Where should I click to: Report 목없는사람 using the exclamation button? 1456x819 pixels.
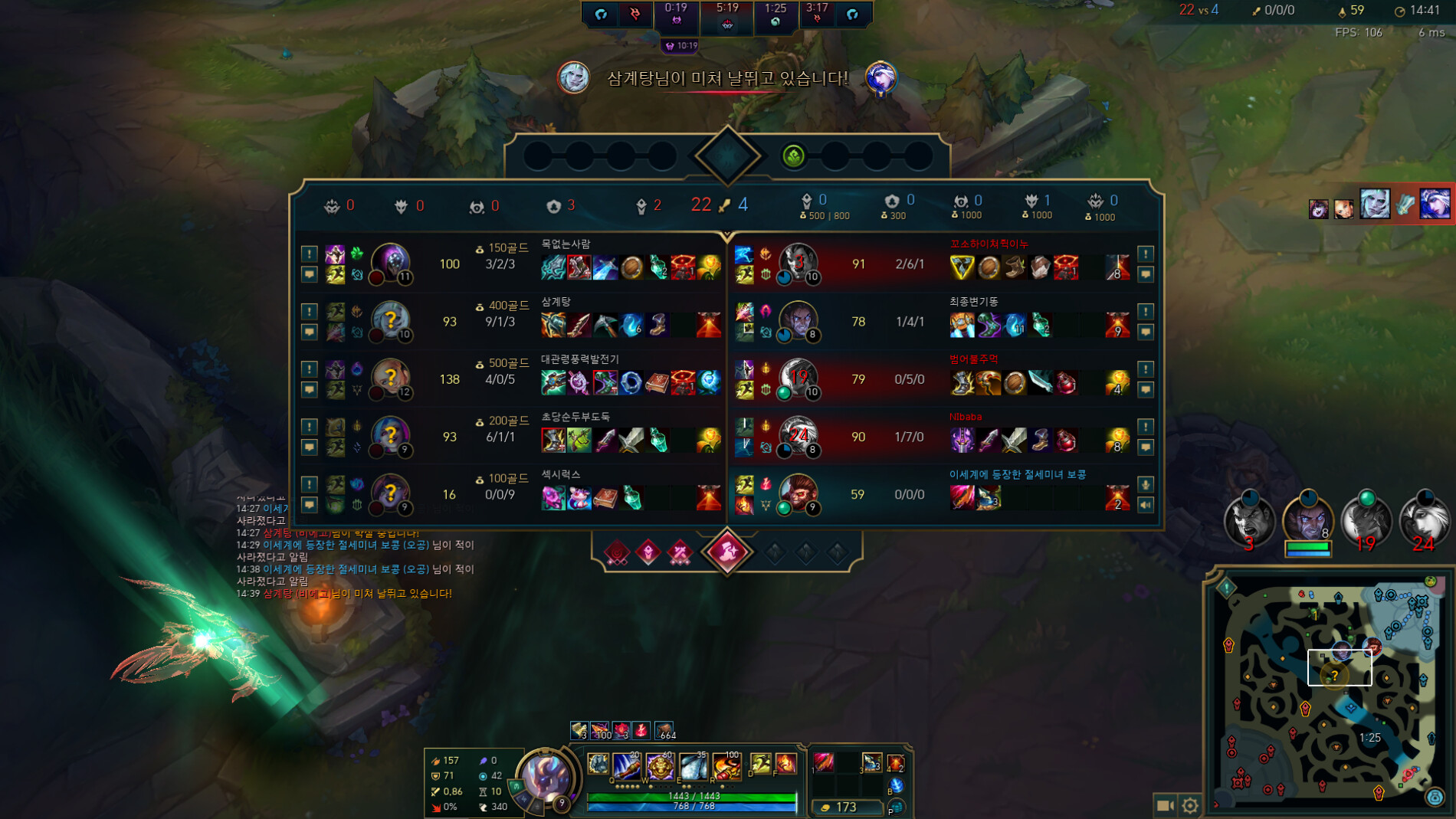point(309,255)
